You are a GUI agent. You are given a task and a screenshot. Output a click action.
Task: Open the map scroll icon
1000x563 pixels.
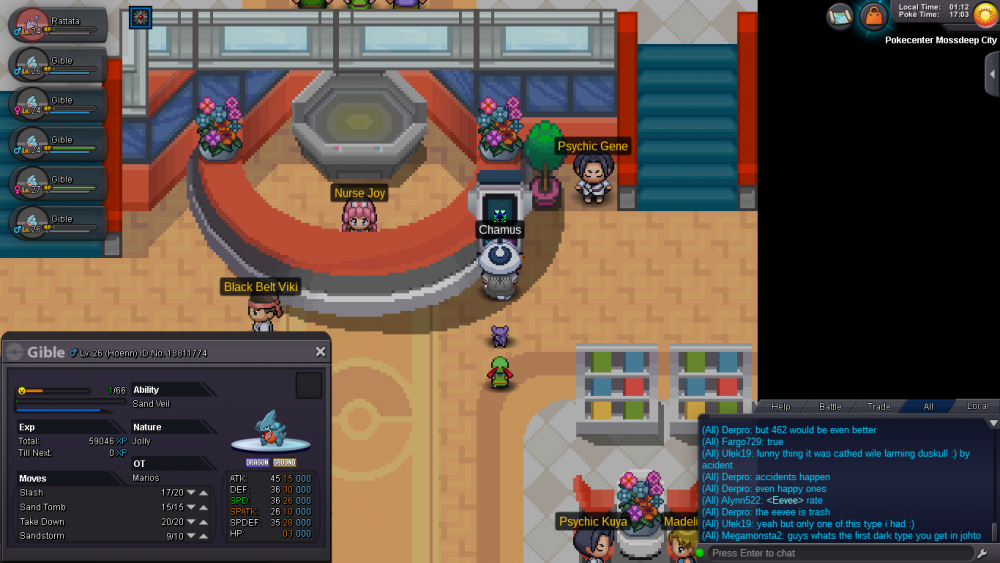point(841,15)
